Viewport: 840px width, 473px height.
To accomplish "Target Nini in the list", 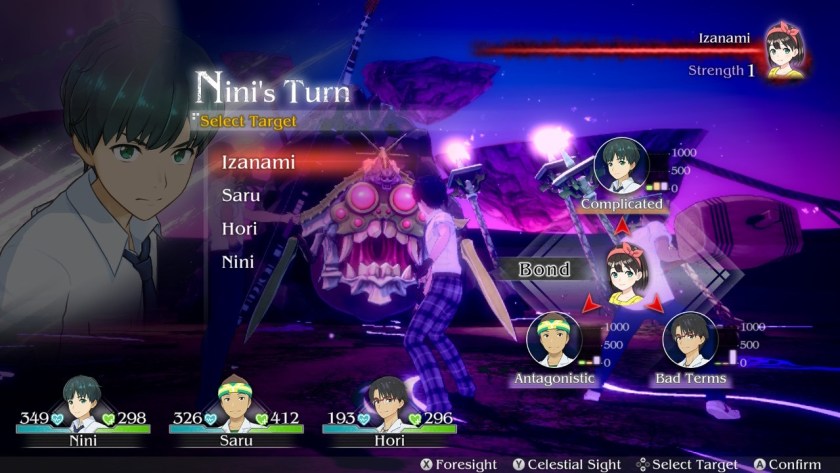I will 238,262.
